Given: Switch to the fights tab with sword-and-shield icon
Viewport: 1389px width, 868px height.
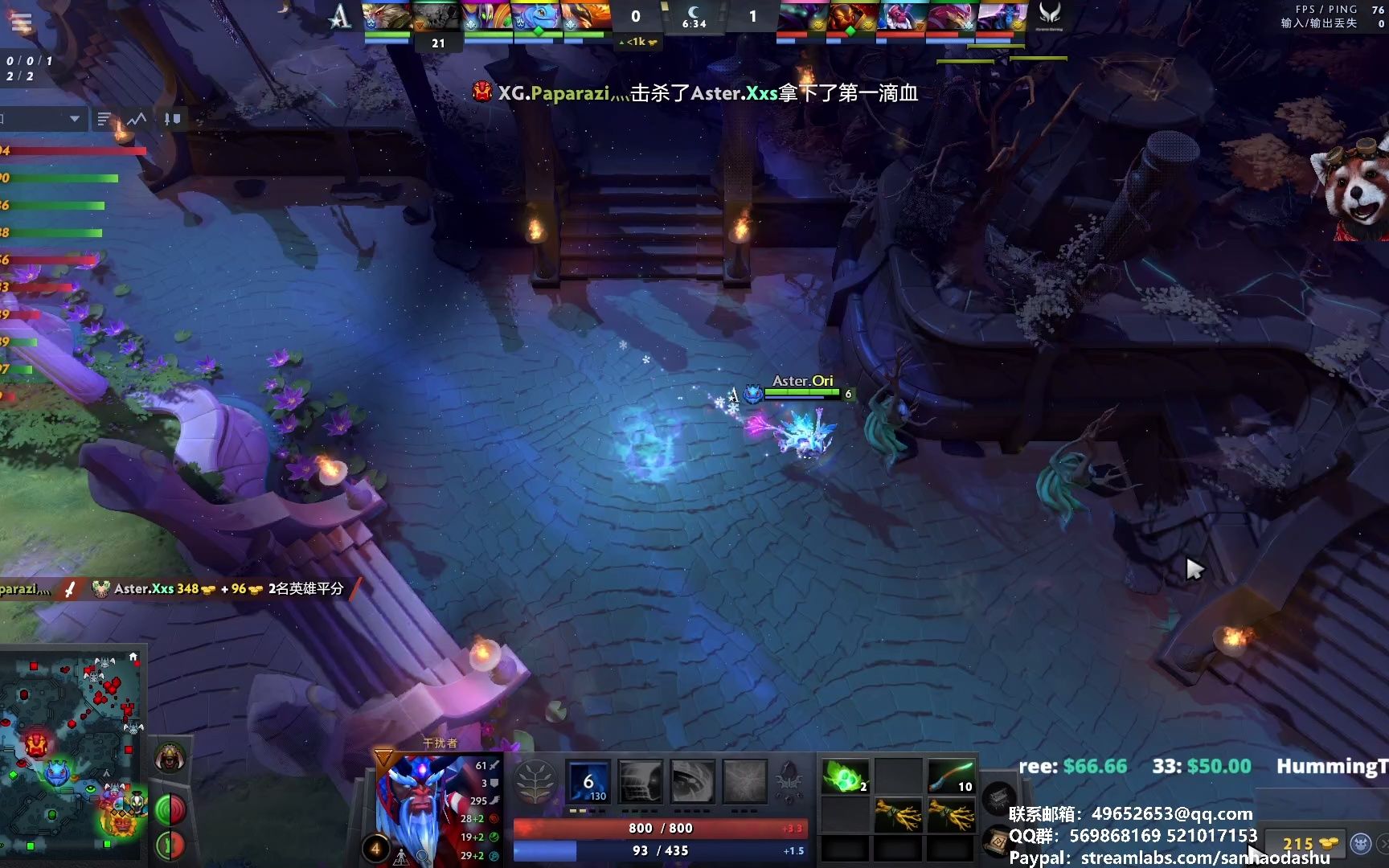Looking at the screenshot, I should point(172,118).
